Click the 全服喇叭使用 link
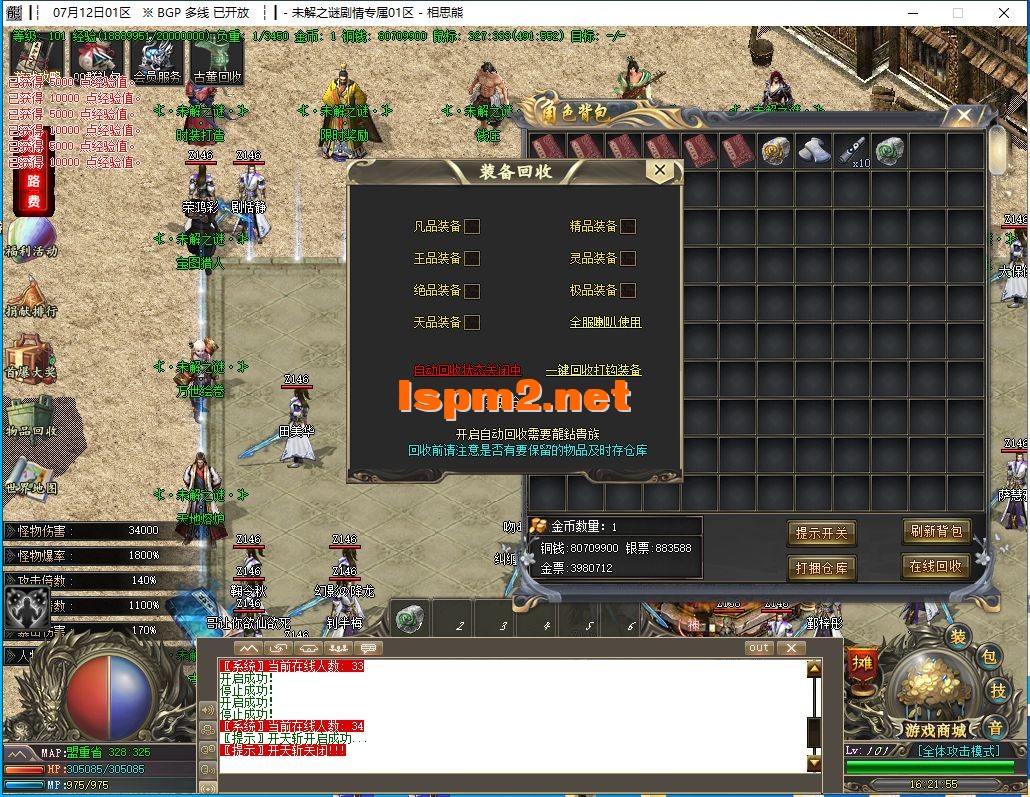The image size is (1030, 797). (x=605, y=322)
